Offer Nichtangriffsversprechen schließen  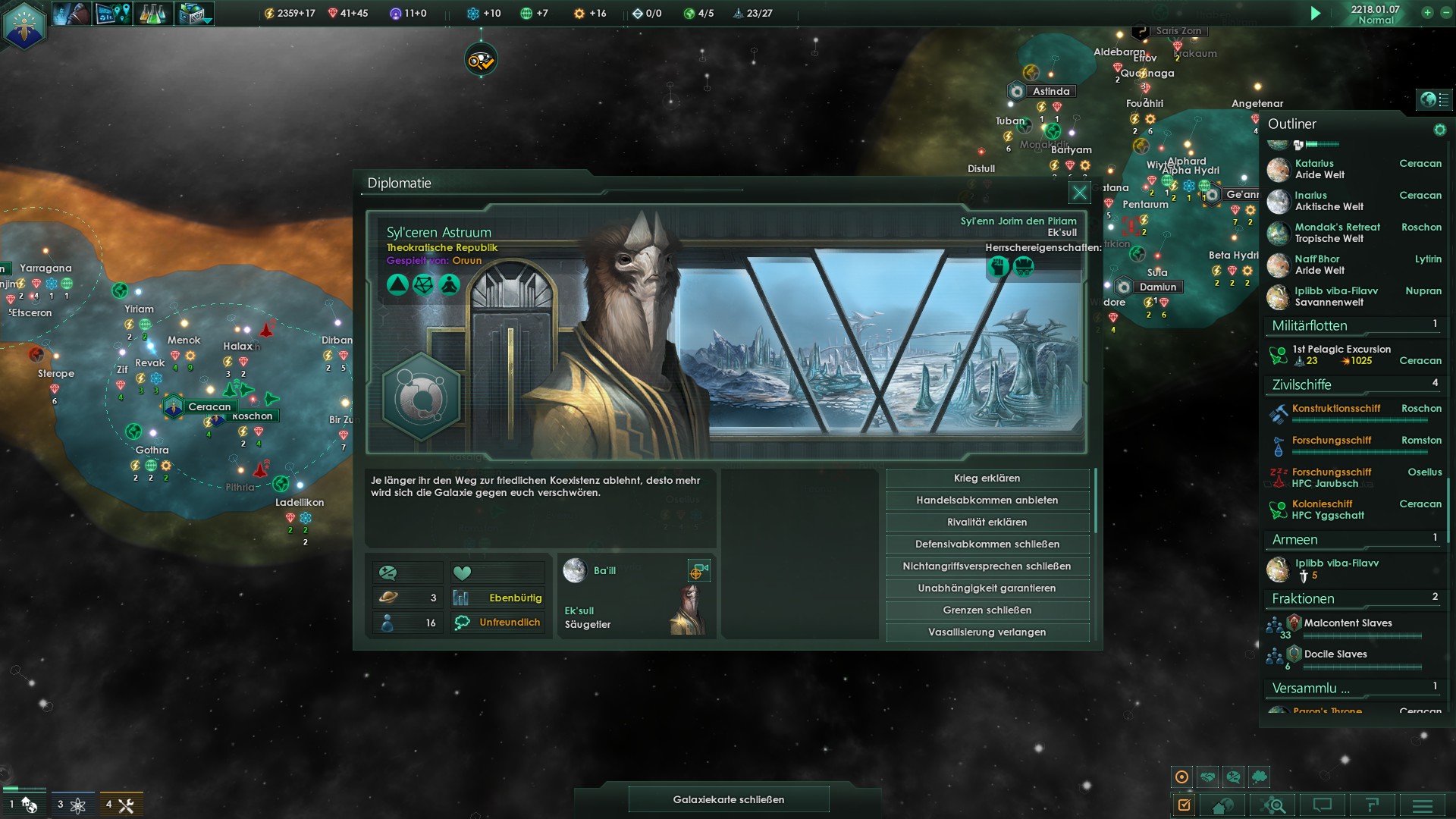point(987,566)
